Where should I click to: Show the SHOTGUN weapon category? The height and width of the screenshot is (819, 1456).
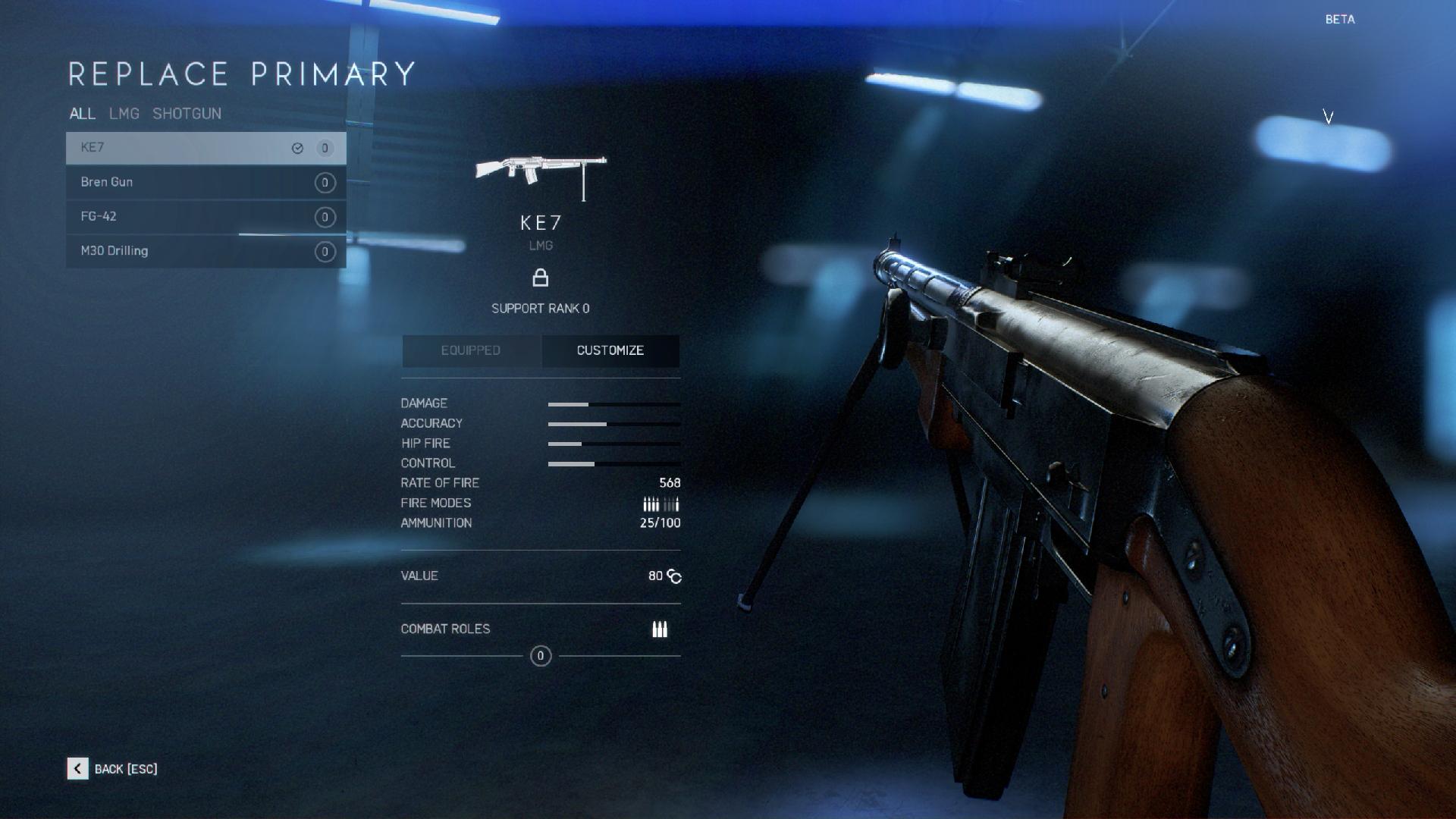[187, 114]
